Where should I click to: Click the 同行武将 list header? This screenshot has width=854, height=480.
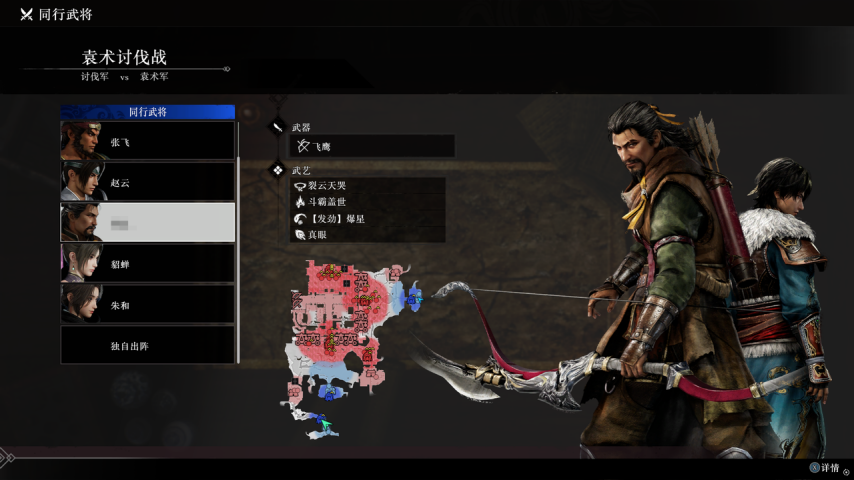point(148,112)
